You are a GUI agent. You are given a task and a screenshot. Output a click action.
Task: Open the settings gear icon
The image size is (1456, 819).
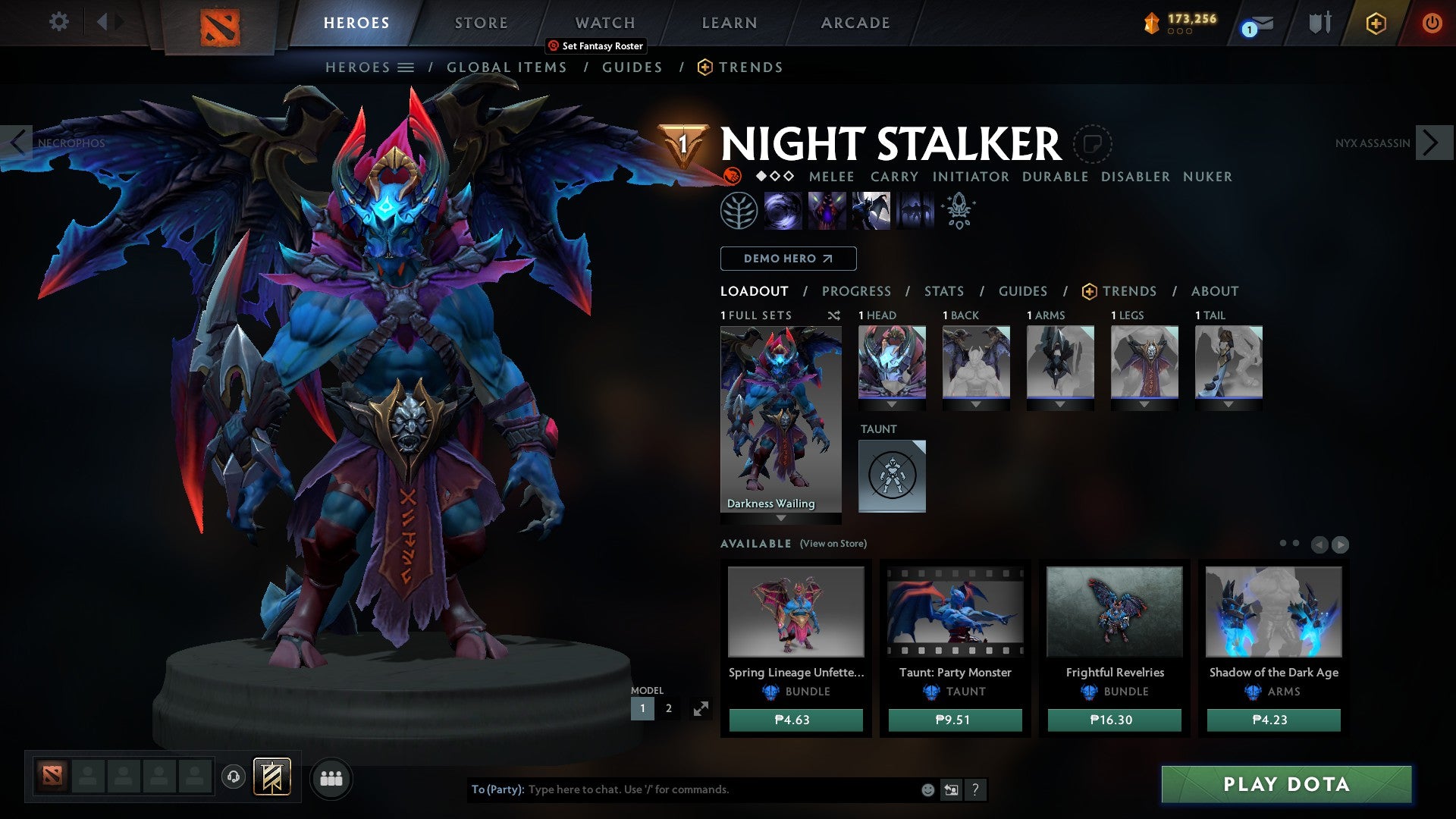[58, 22]
